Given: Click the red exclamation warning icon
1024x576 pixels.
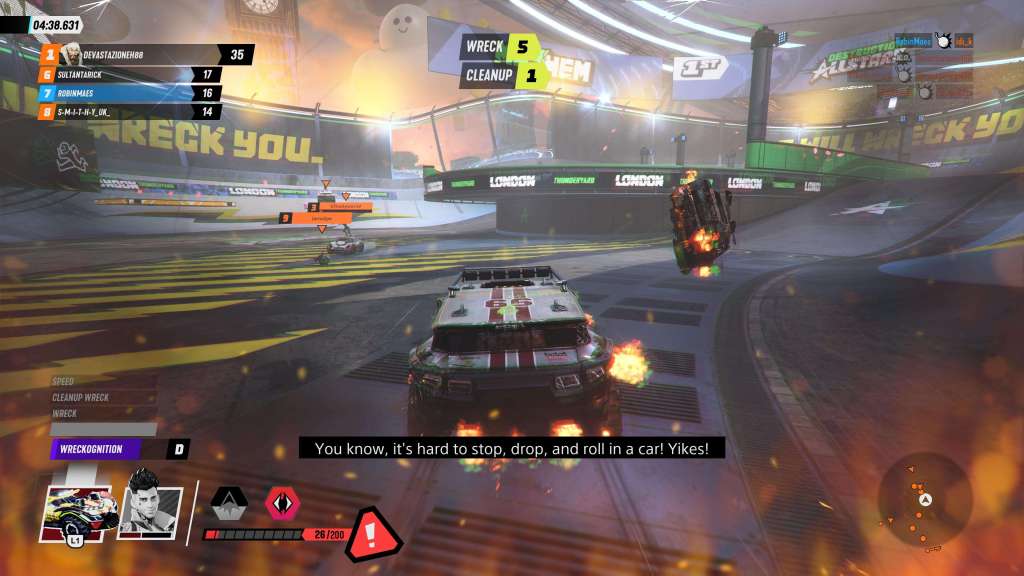Looking at the screenshot, I should click(x=372, y=535).
